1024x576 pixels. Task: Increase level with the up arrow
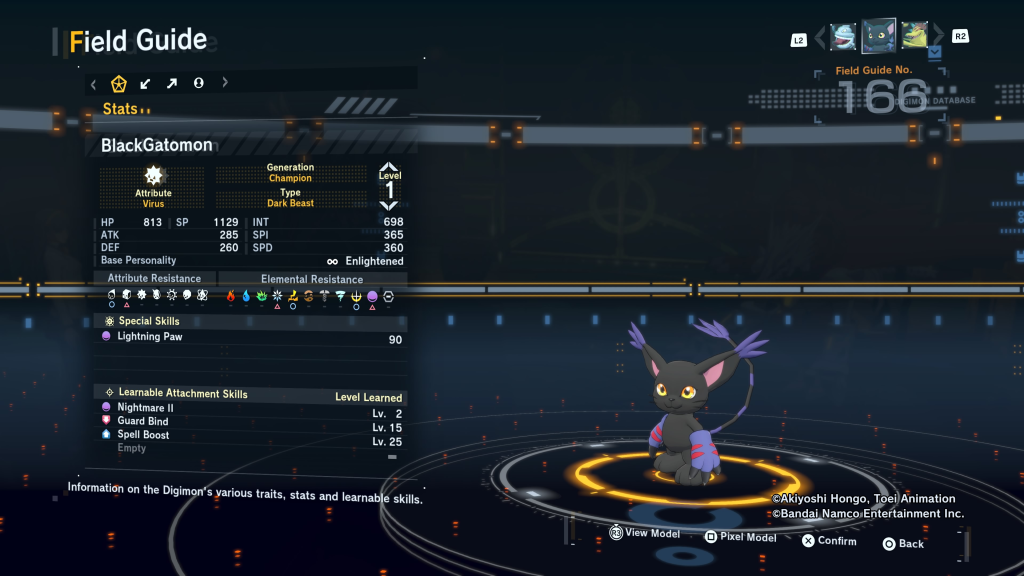[x=389, y=167]
